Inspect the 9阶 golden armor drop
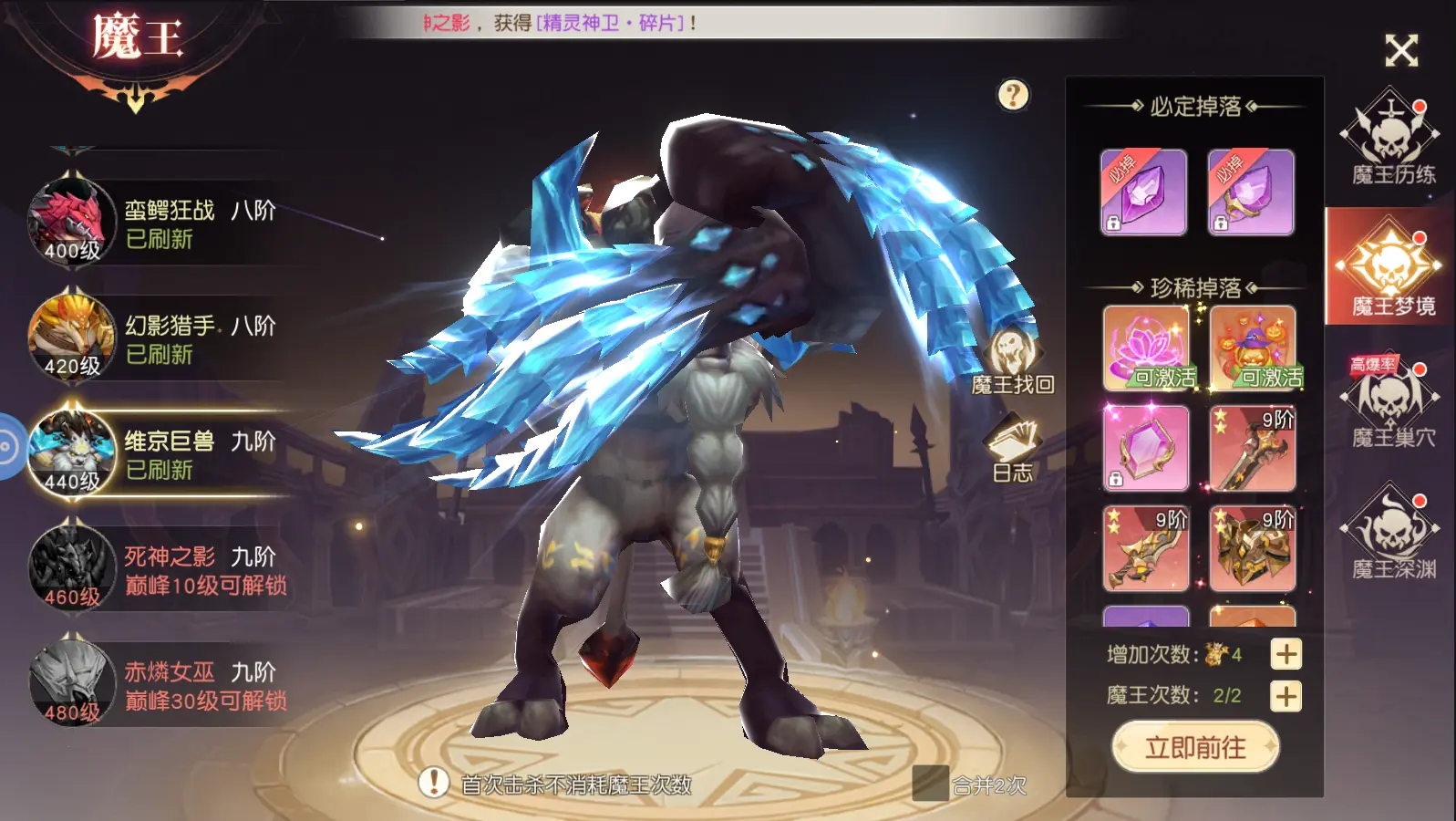 (x=1253, y=548)
